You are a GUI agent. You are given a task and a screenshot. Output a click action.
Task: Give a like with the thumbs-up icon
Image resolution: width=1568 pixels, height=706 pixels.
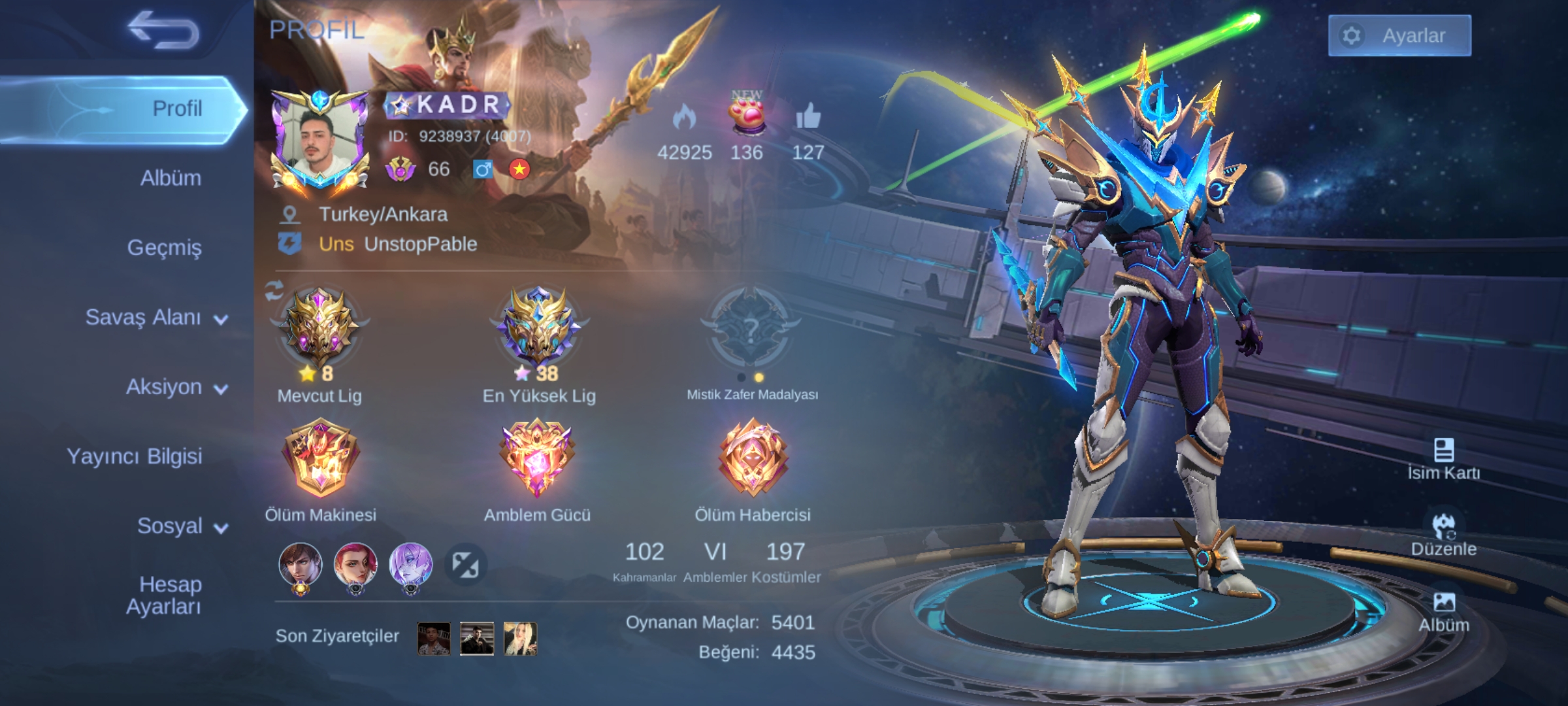point(808,118)
